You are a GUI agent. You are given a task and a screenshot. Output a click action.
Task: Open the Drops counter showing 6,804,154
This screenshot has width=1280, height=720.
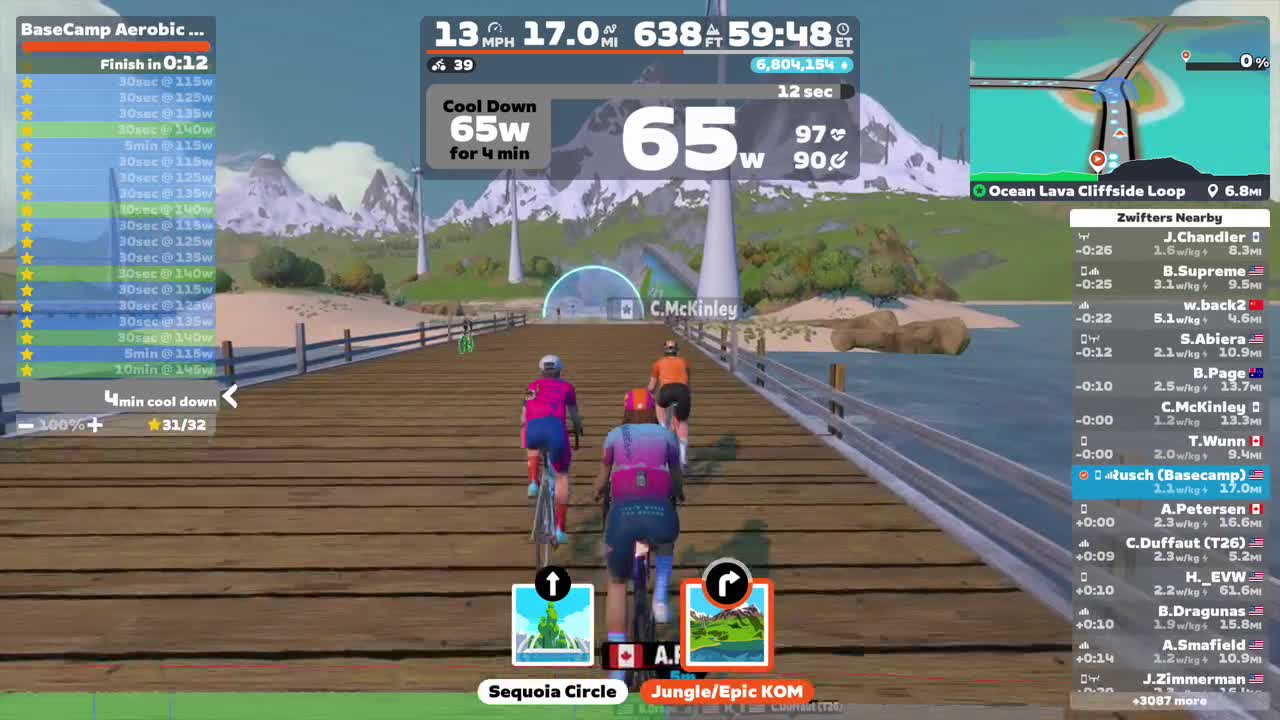pyautogui.click(x=800, y=66)
